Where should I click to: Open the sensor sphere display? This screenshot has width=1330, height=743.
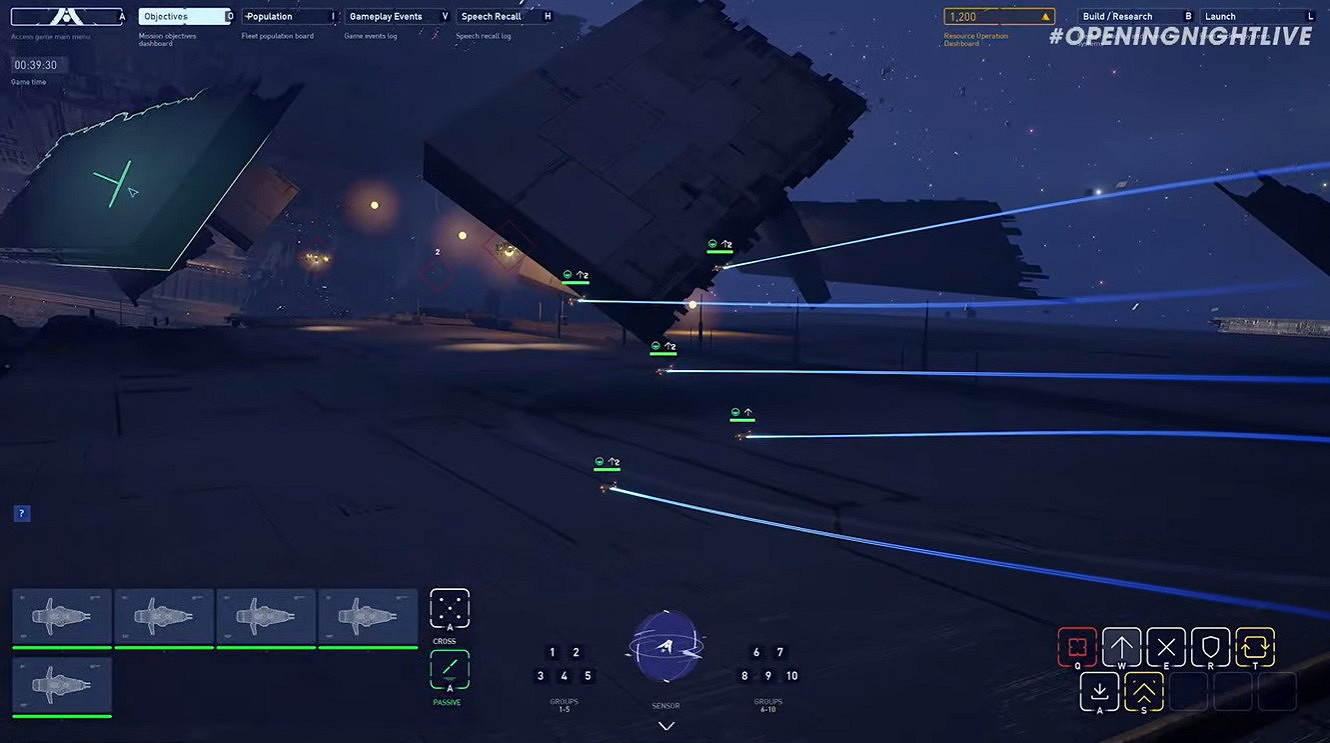(x=666, y=653)
